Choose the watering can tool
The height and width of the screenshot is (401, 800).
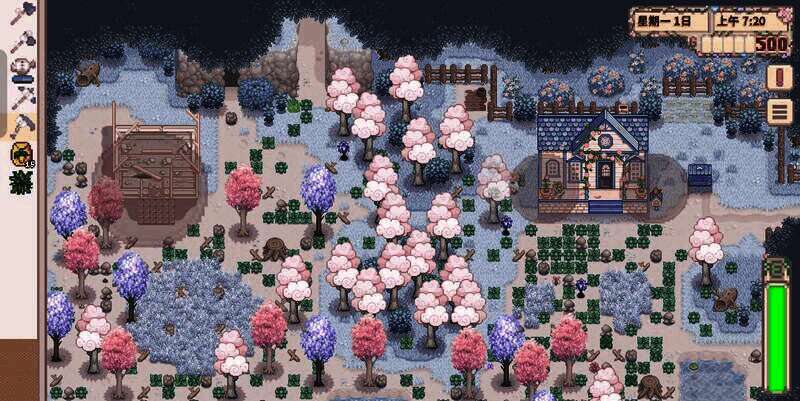coord(21,69)
